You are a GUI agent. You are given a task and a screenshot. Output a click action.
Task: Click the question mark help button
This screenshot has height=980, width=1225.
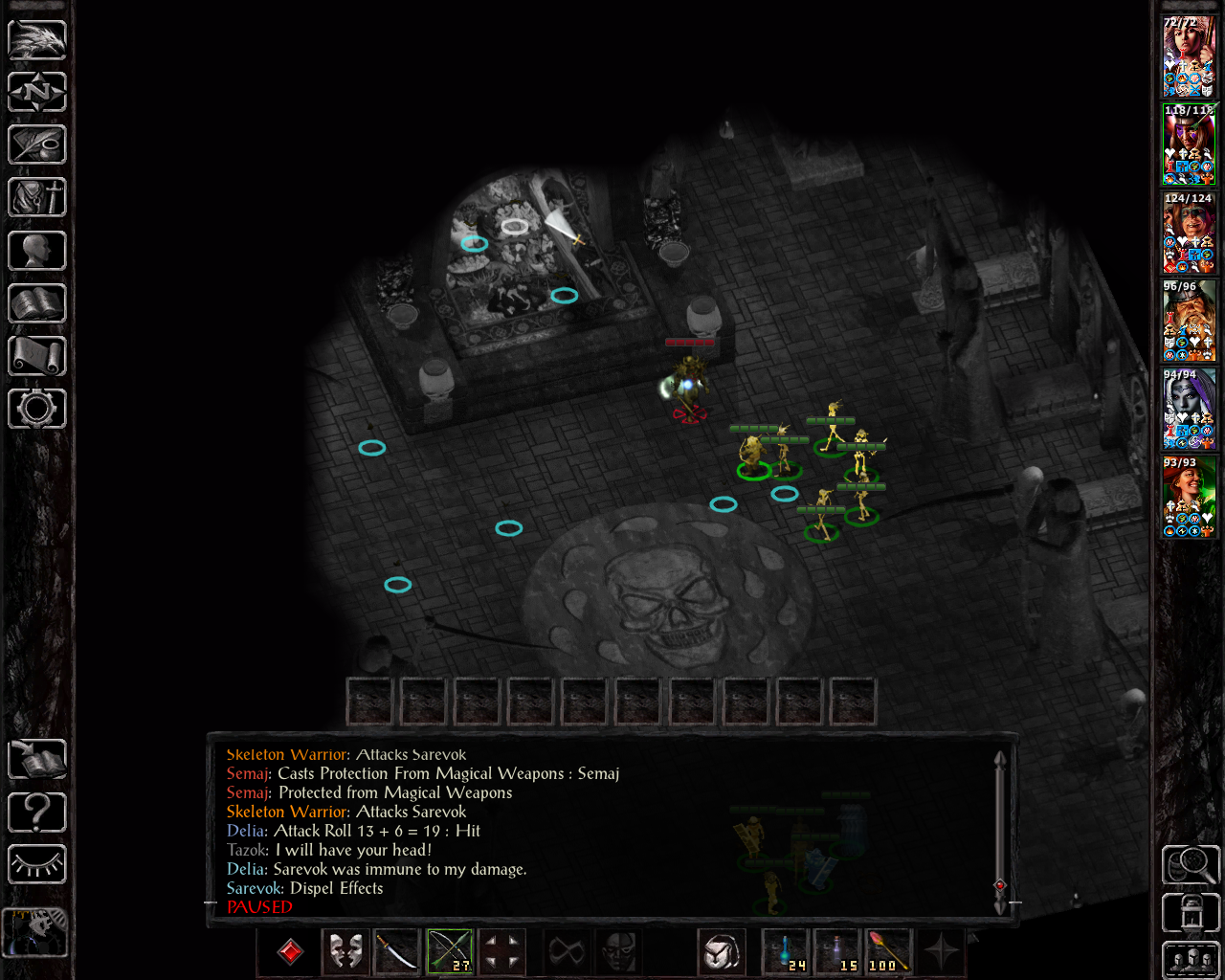pos(37,813)
